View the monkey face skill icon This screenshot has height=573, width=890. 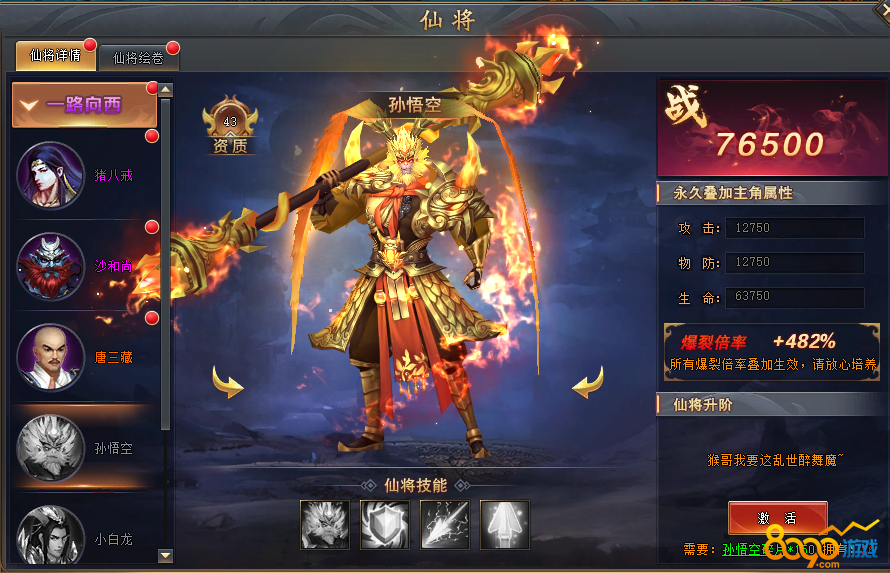click(325, 525)
